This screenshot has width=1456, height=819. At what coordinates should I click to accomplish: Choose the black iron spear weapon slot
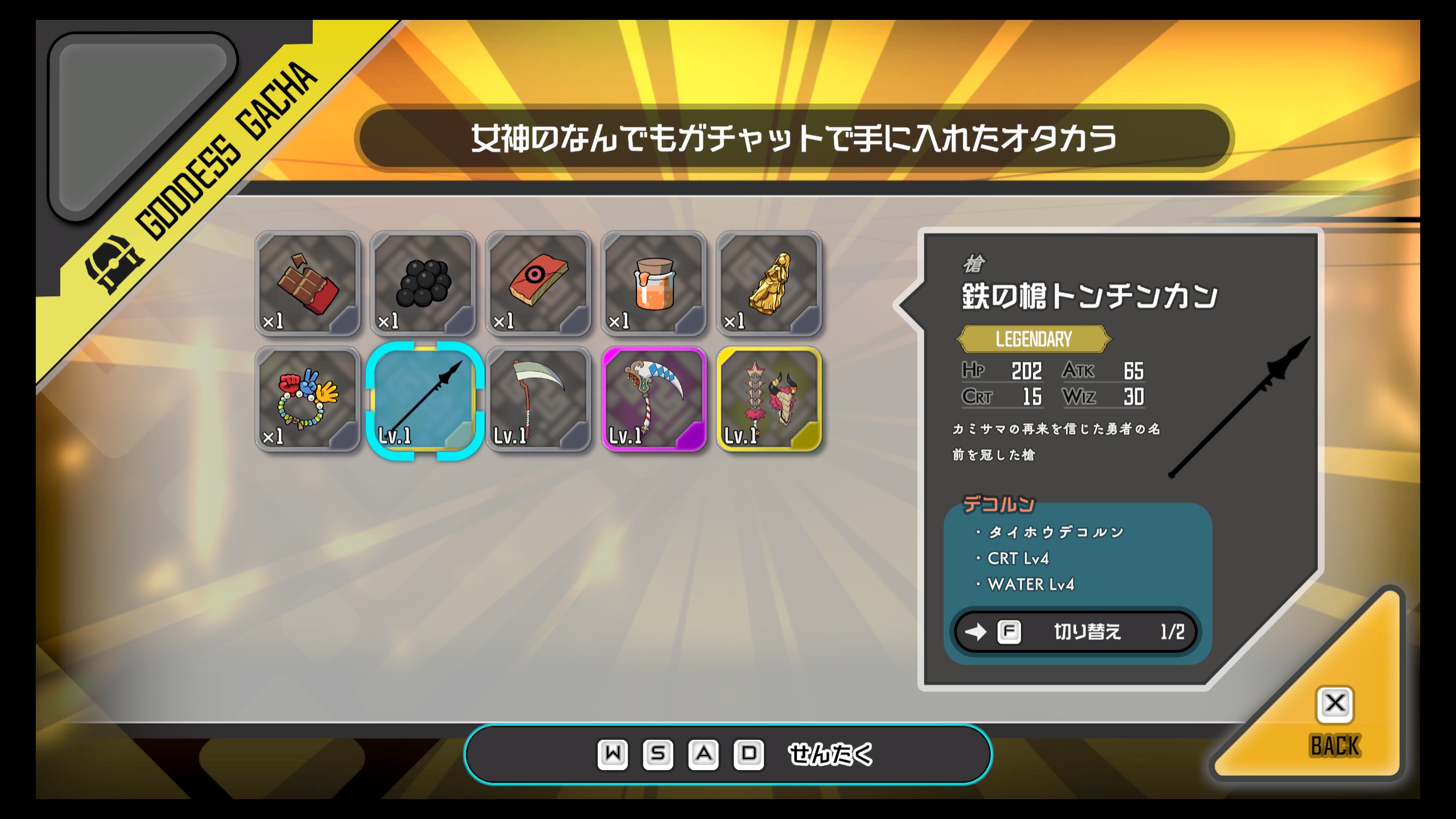tap(424, 400)
